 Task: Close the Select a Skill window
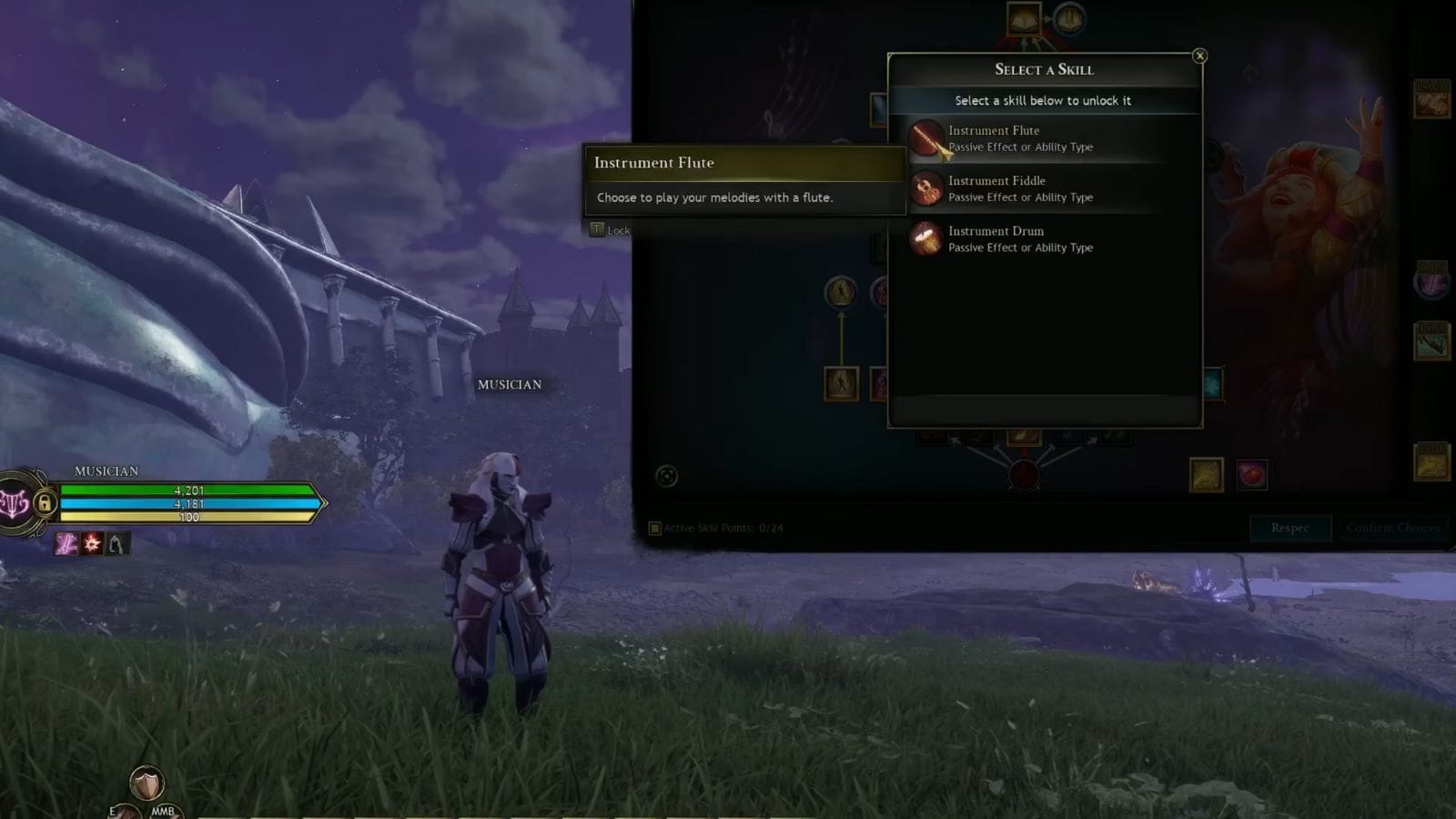pos(1201,56)
